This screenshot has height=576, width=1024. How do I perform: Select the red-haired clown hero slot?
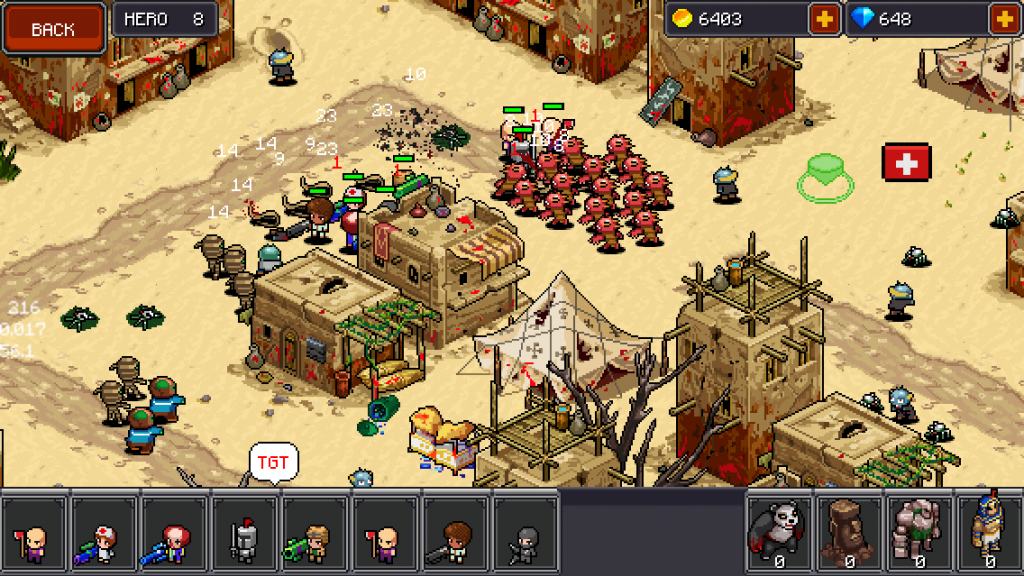coord(174,534)
